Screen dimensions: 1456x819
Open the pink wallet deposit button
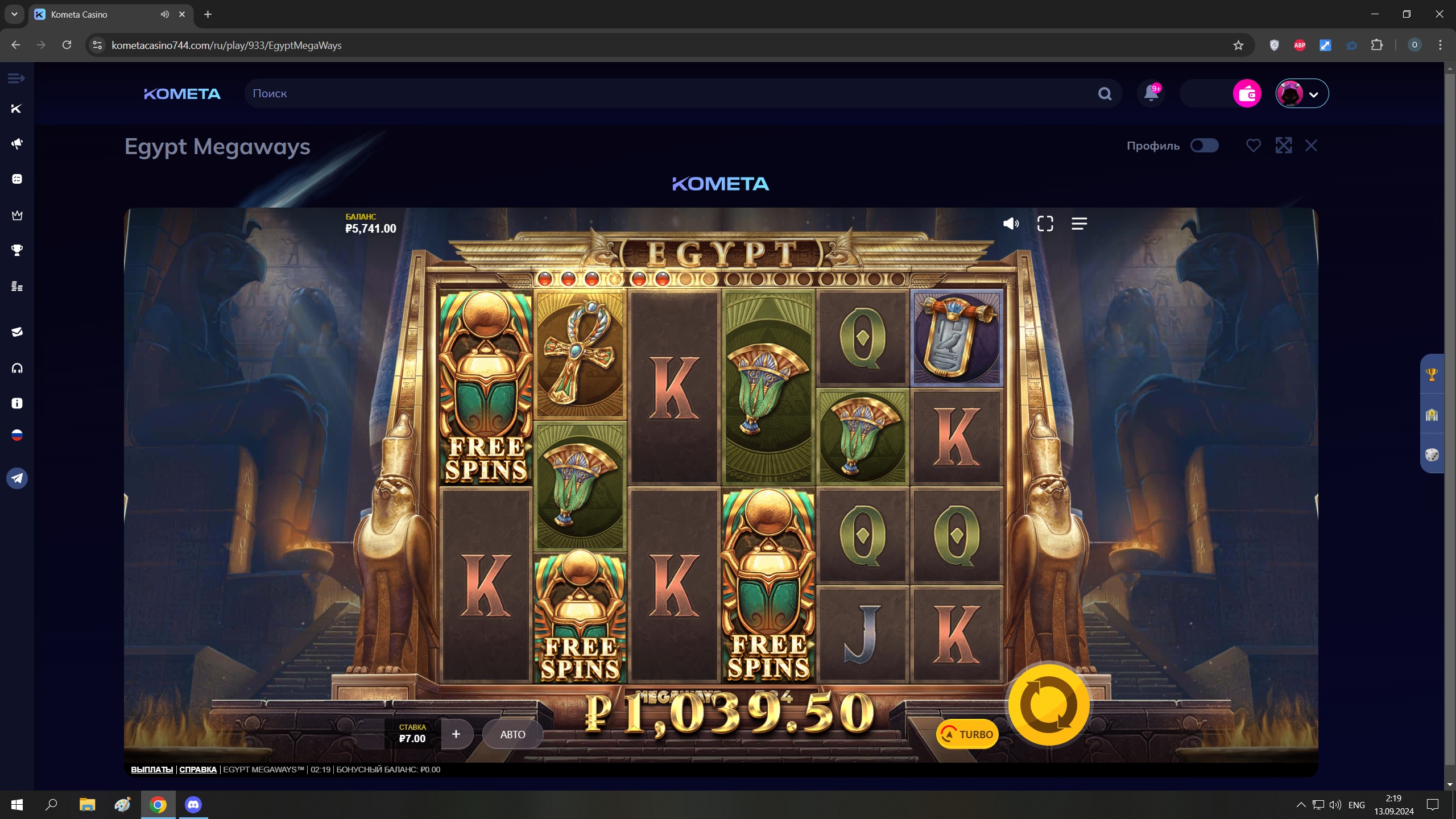tap(1247, 93)
